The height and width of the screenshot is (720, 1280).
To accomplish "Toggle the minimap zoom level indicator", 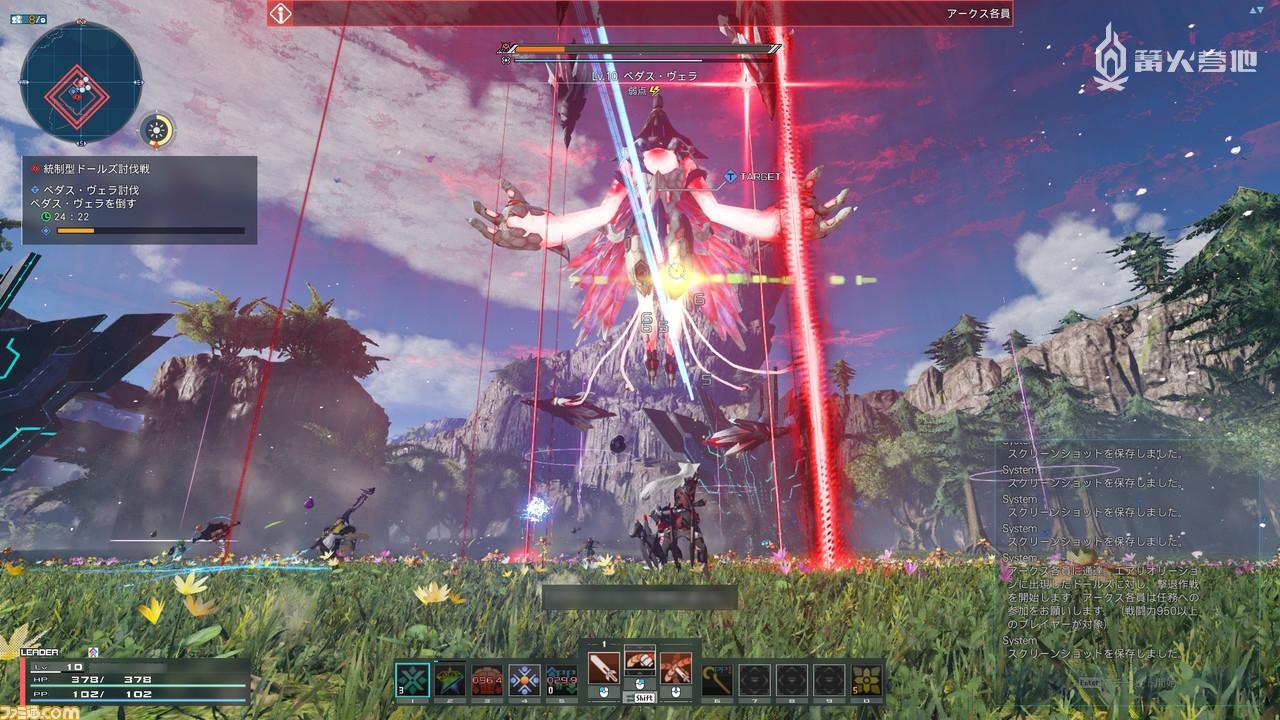I will (x=29, y=20).
